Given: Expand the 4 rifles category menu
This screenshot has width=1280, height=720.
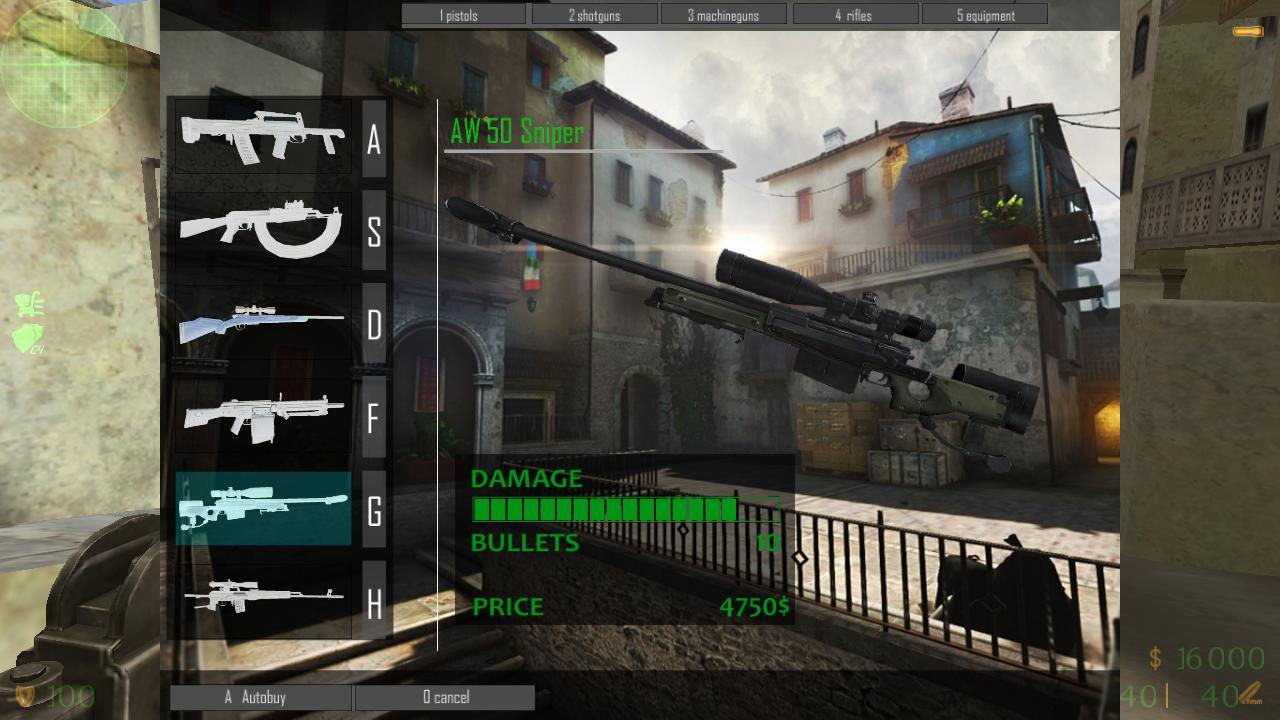Looking at the screenshot, I should click(x=855, y=14).
